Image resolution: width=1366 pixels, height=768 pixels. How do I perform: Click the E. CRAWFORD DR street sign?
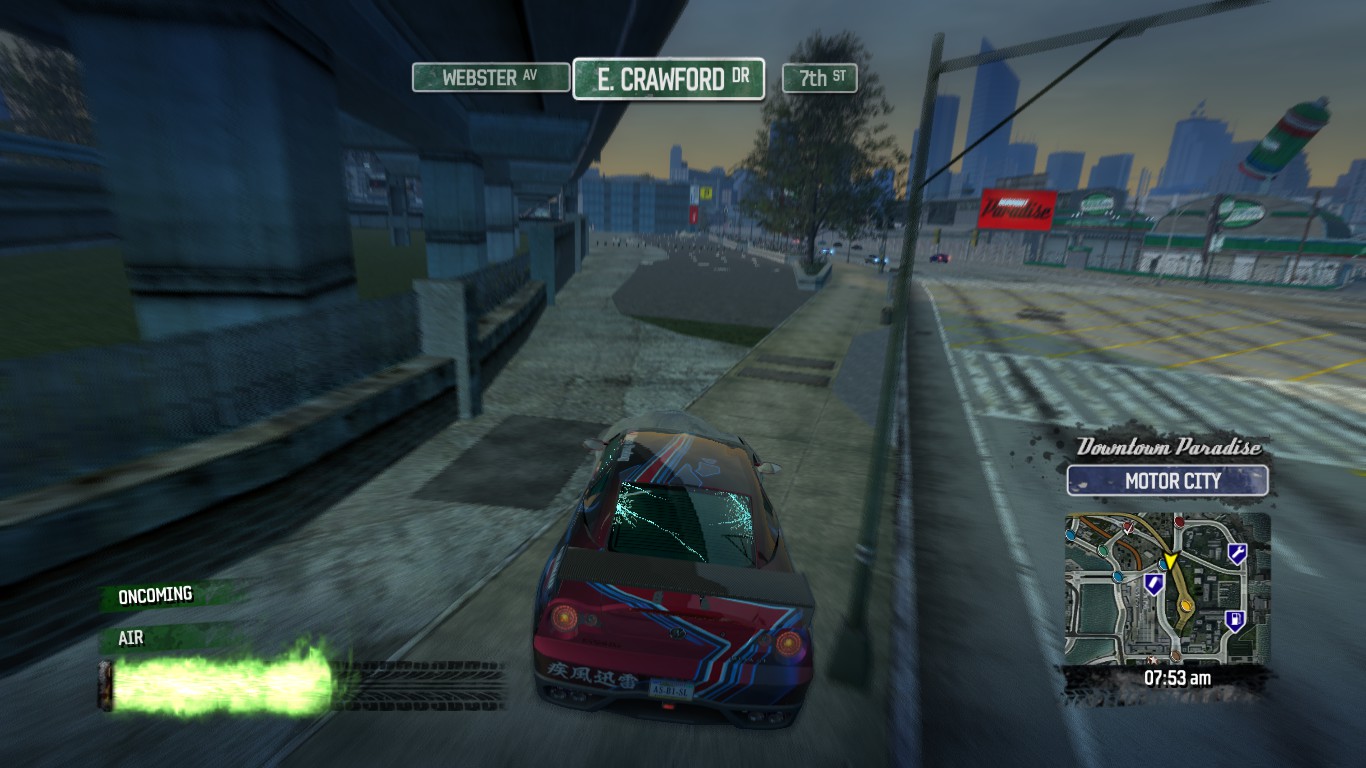669,78
